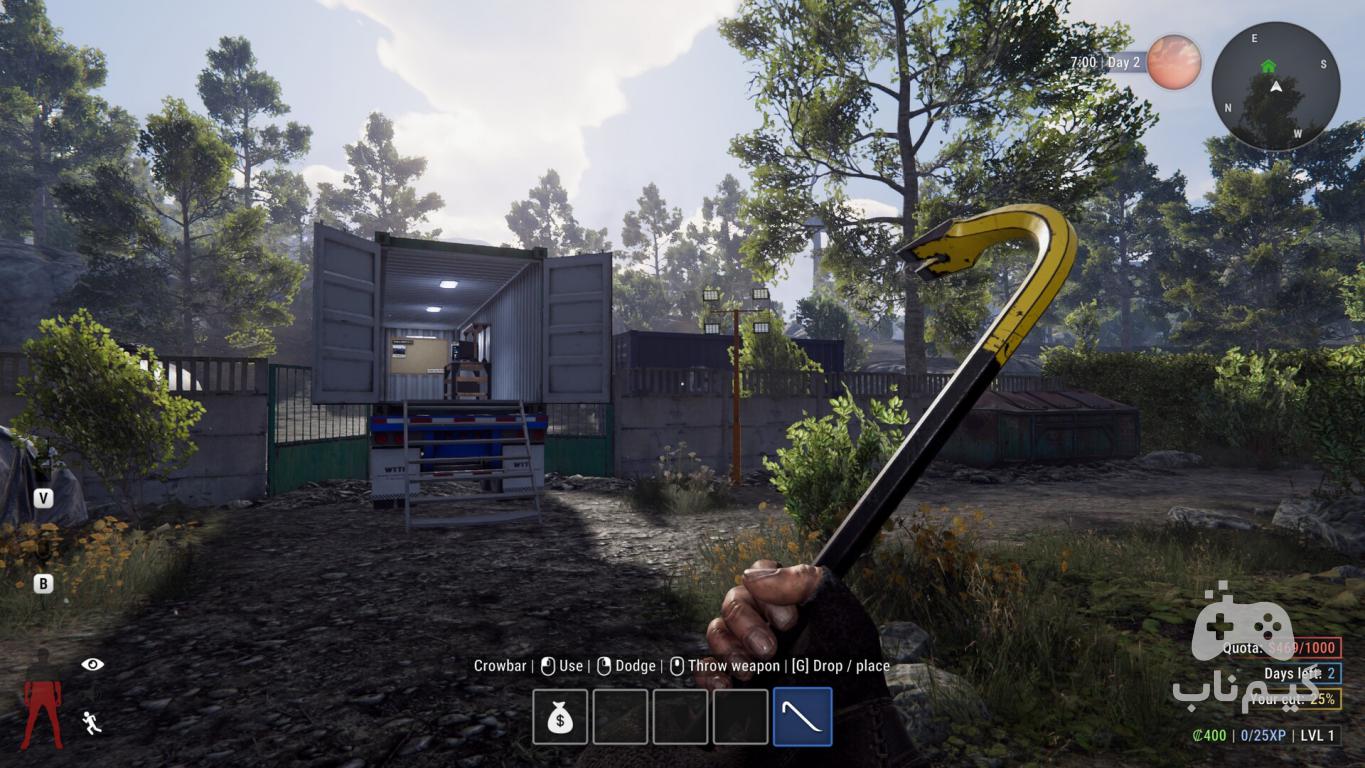
Task: Toggle the eye visibility indicator
Action: pos(93,664)
